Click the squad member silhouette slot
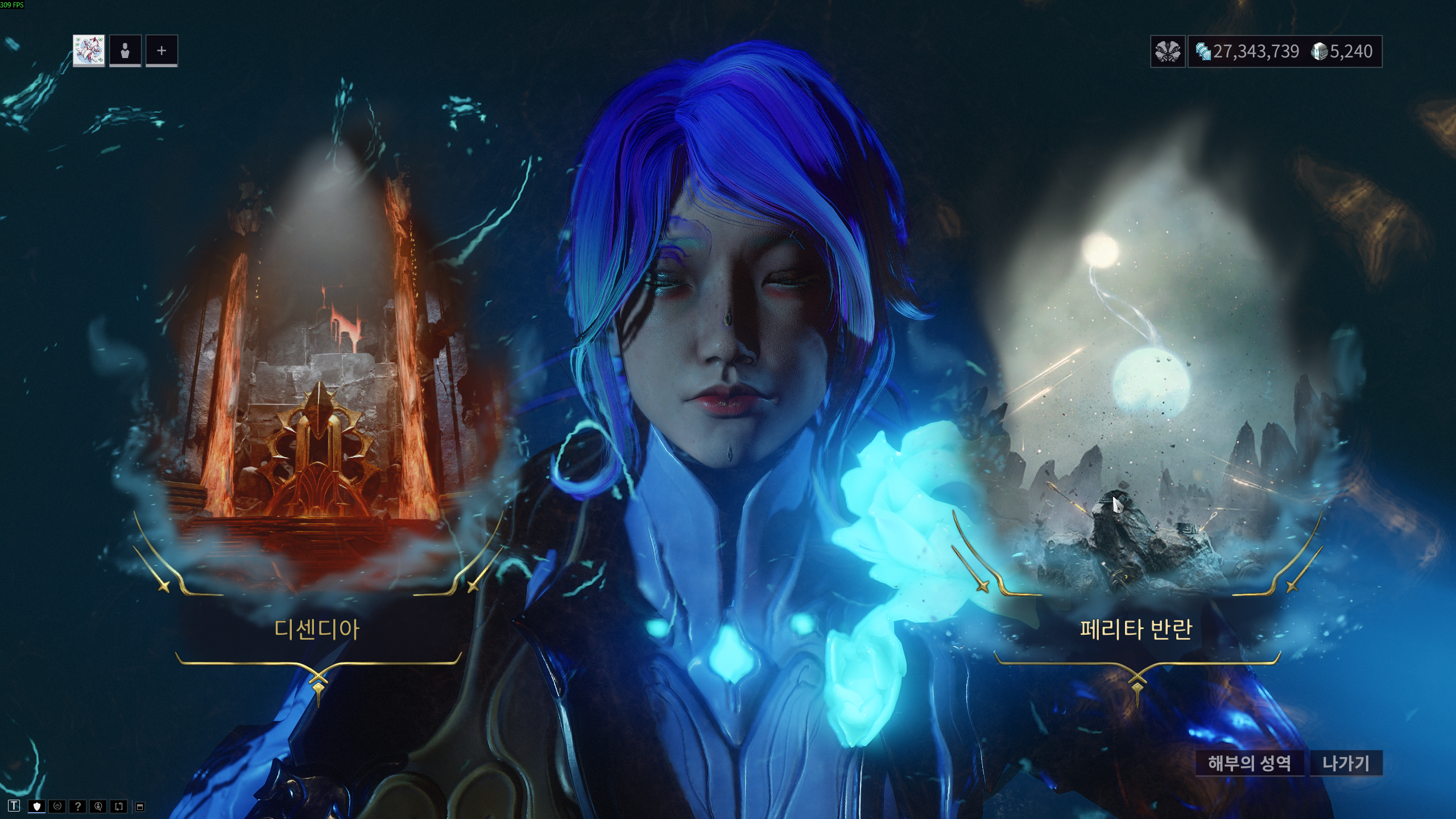The height and width of the screenshot is (819, 1456). point(125,51)
